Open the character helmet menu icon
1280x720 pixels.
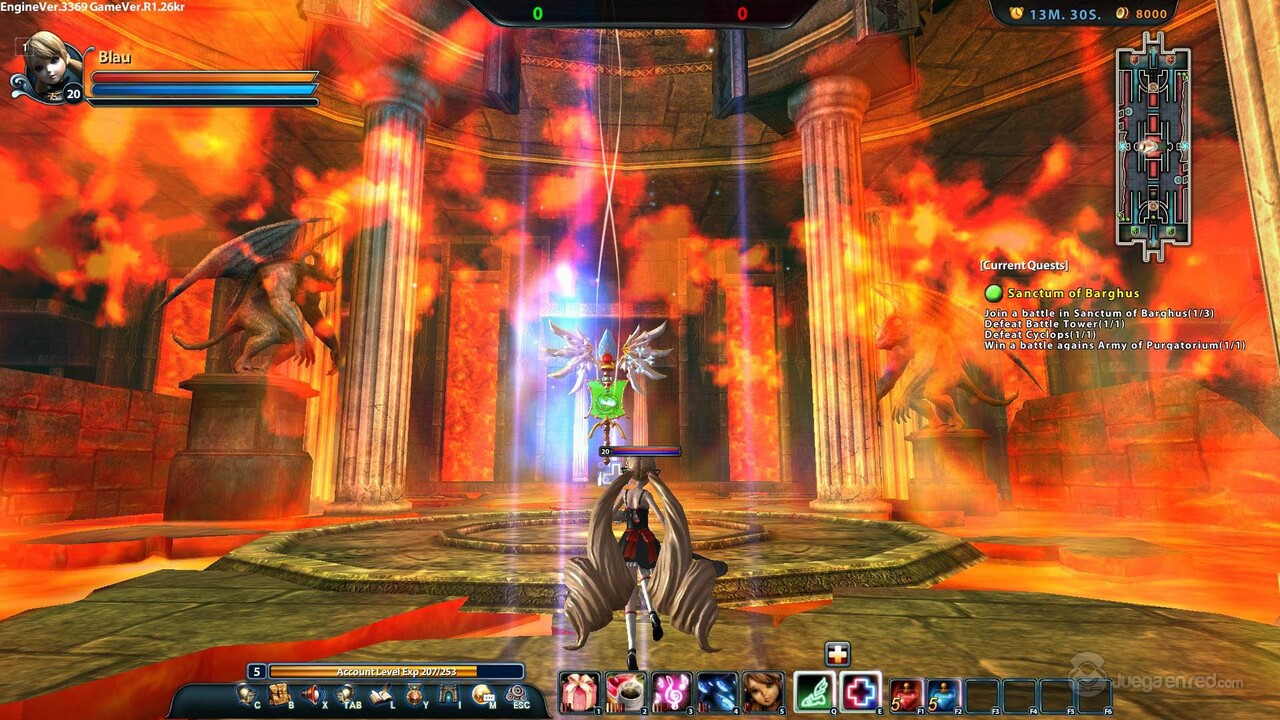[245, 694]
